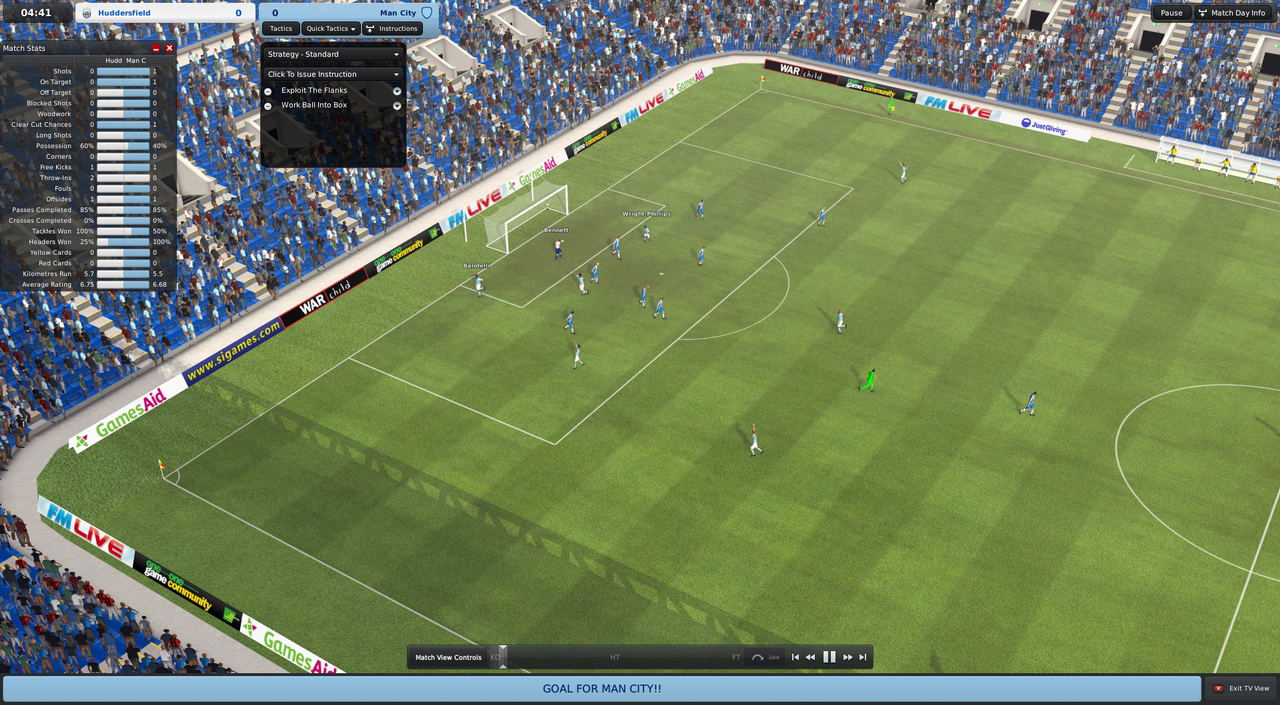Expand the Quick Tactics dropdown
Image resolution: width=1280 pixels, height=705 pixels.
[x=331, y=29]
